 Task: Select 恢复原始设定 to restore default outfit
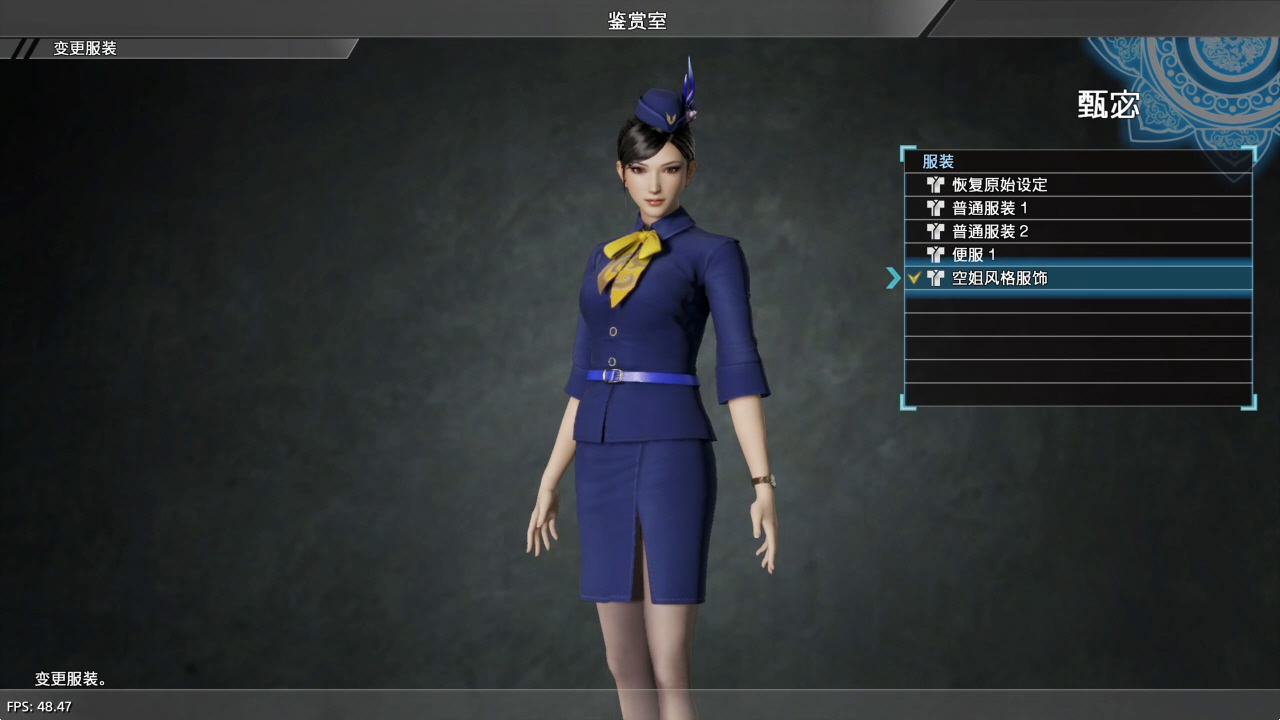coord(1000,185)
